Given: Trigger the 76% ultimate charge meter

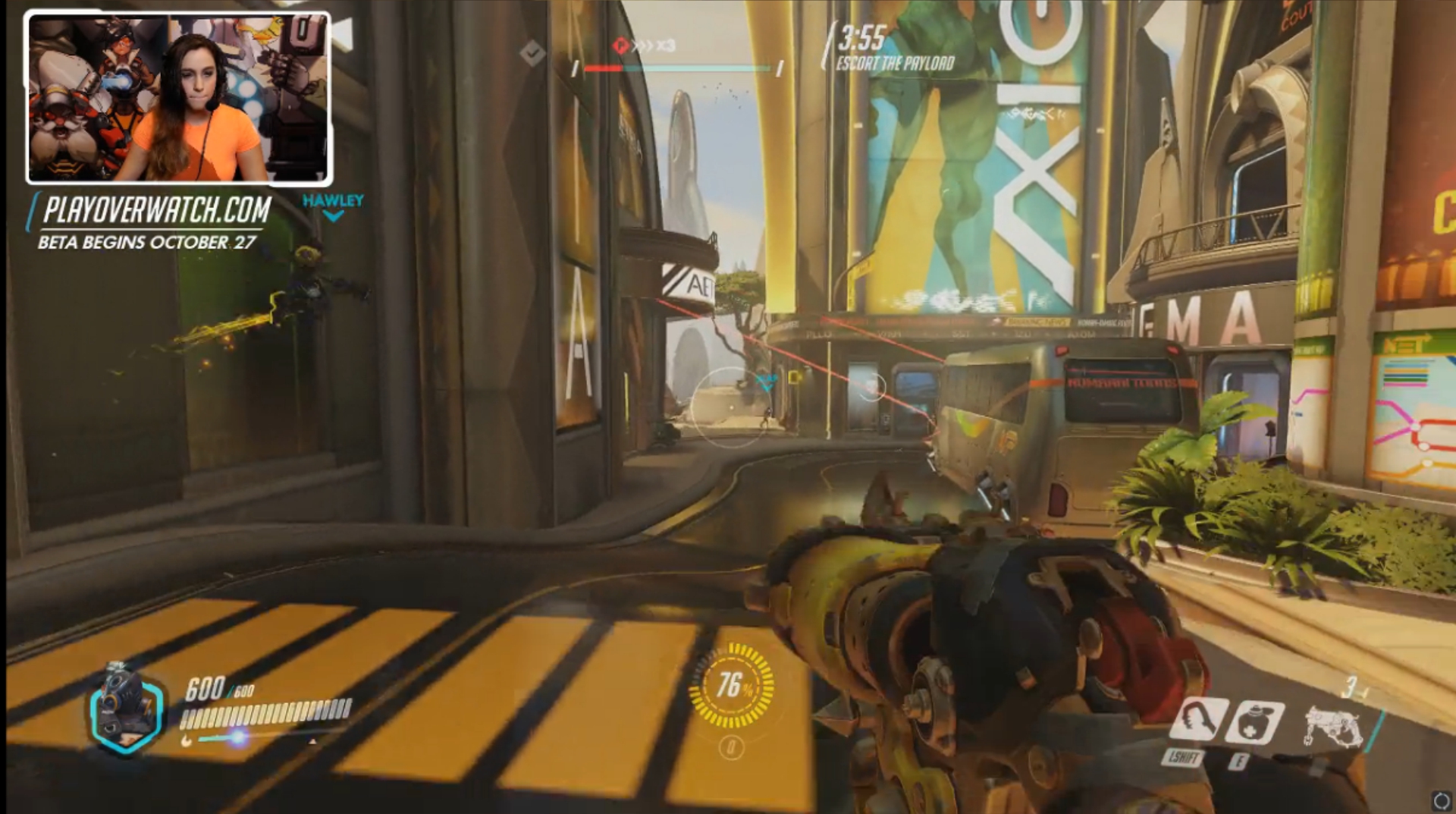Looking at the screenshot, I should 731,686.
